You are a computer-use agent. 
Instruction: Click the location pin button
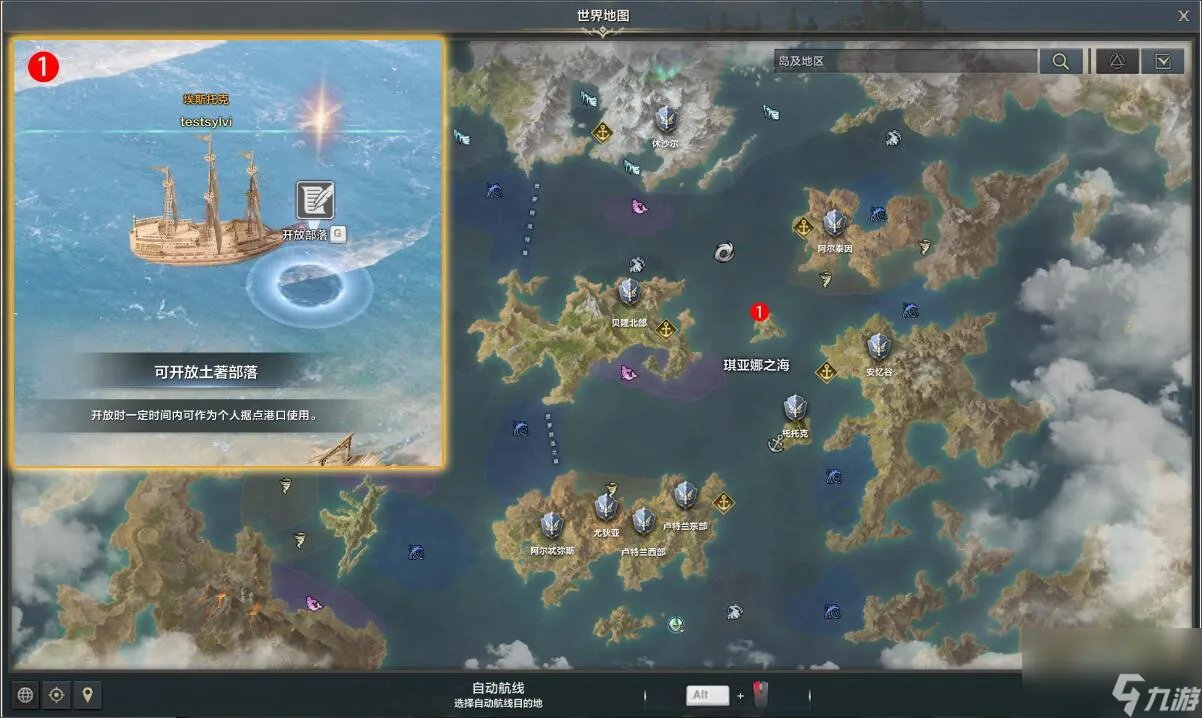click(88, 695)
